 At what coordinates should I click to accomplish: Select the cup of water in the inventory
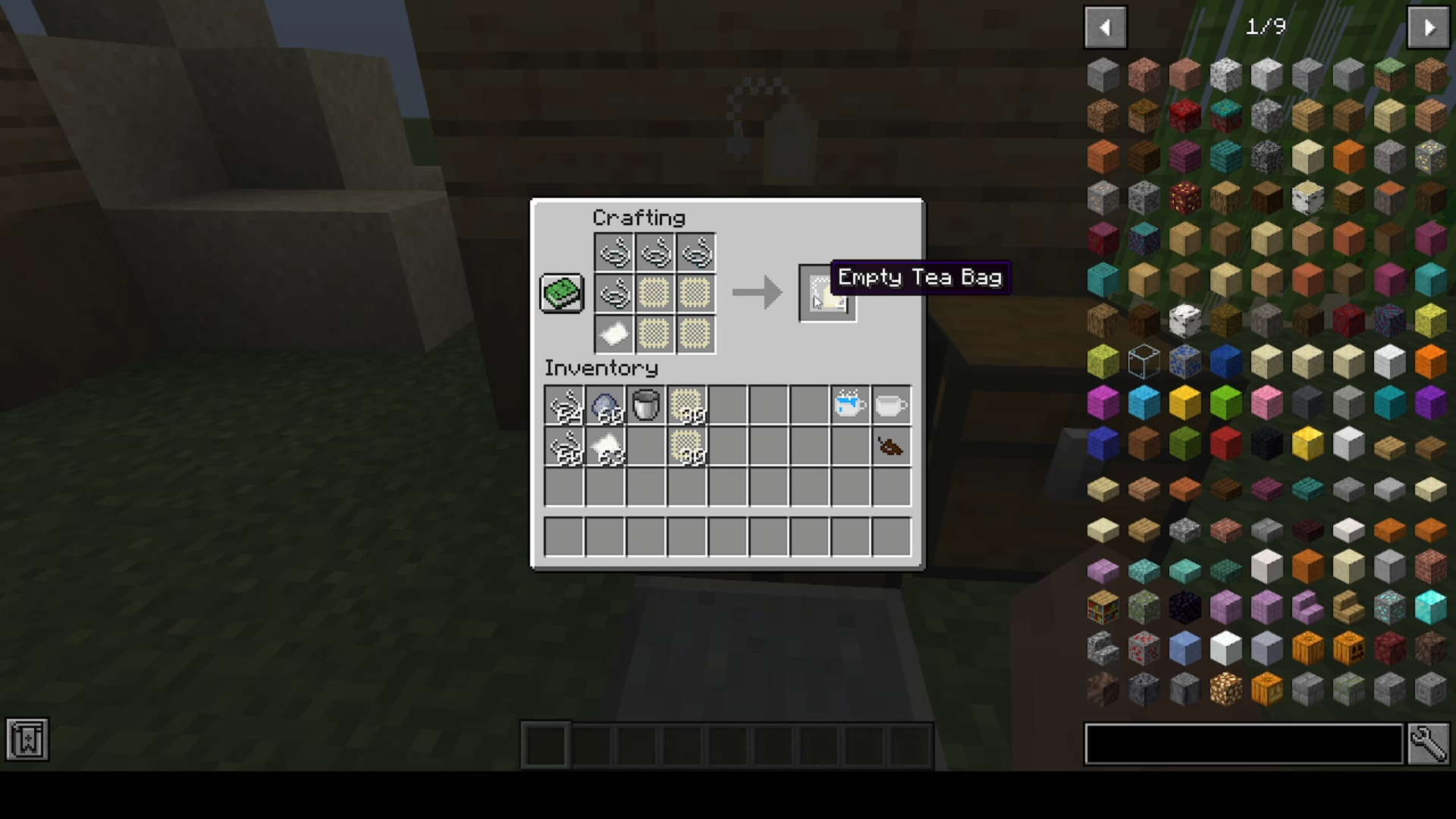tap(849, 404)
